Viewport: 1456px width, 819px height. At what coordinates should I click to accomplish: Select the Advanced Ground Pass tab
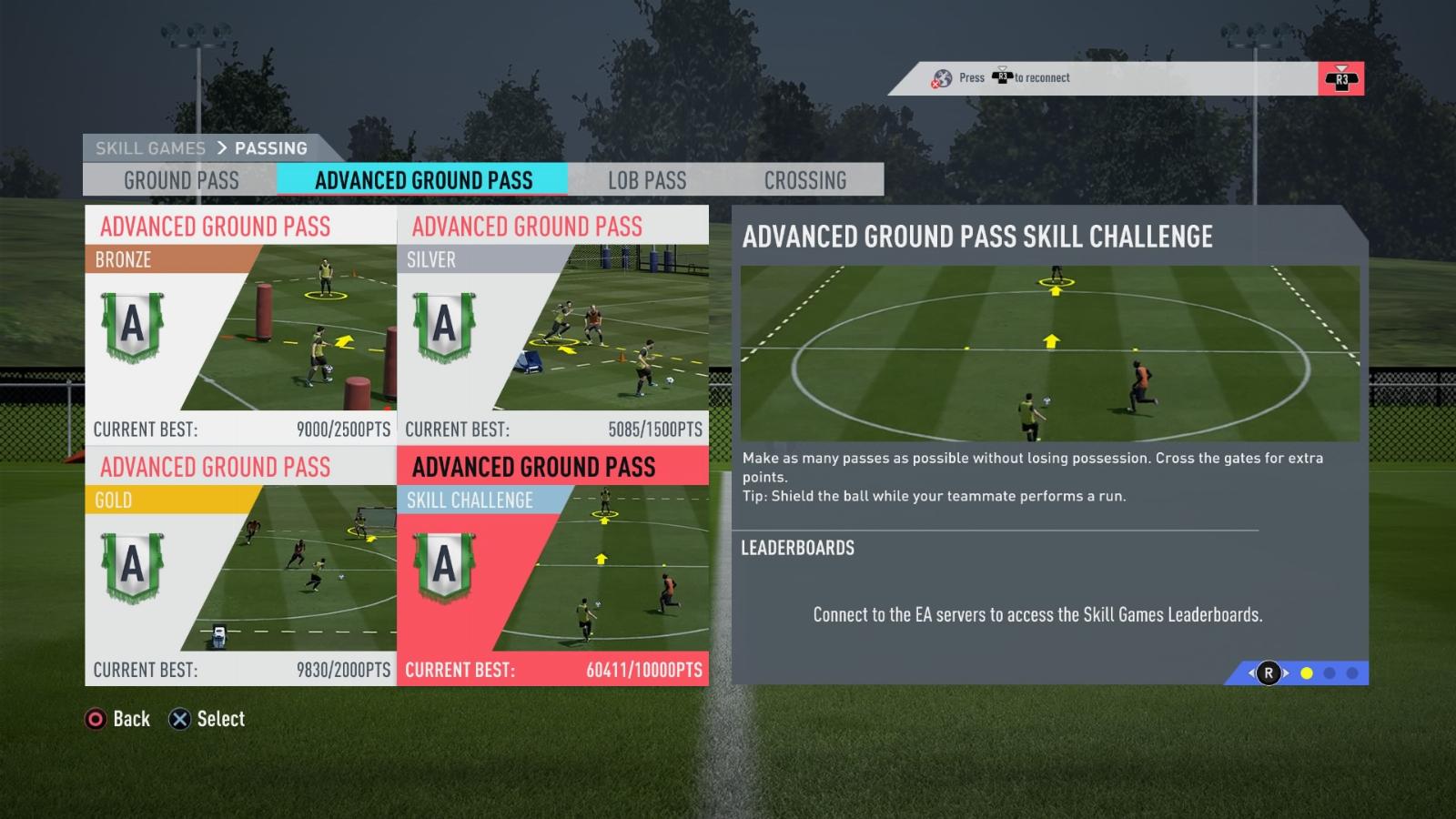click(x=423, y=180)
